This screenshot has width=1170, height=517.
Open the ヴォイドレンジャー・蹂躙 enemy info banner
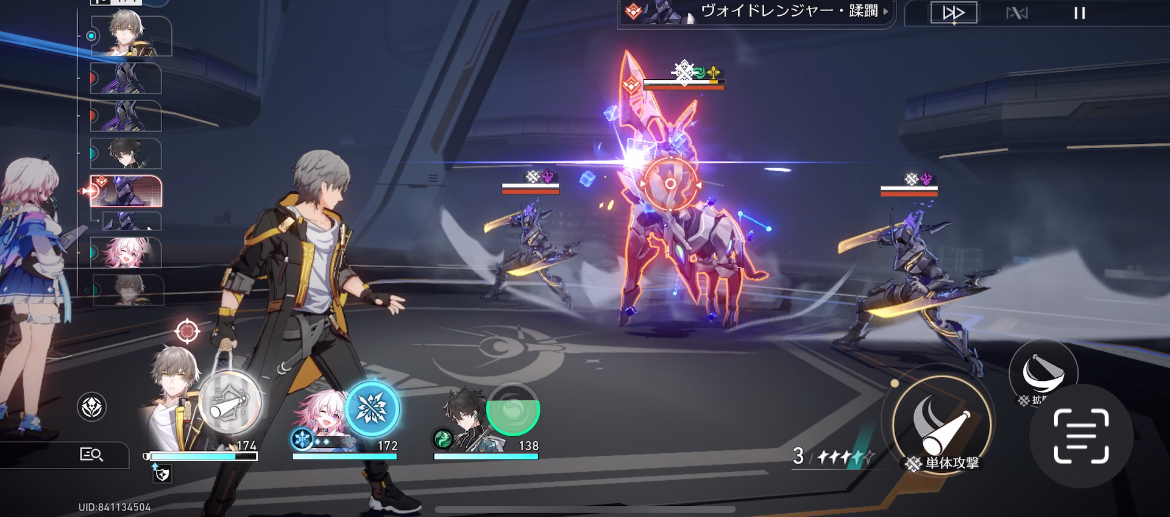click(755, 12)
